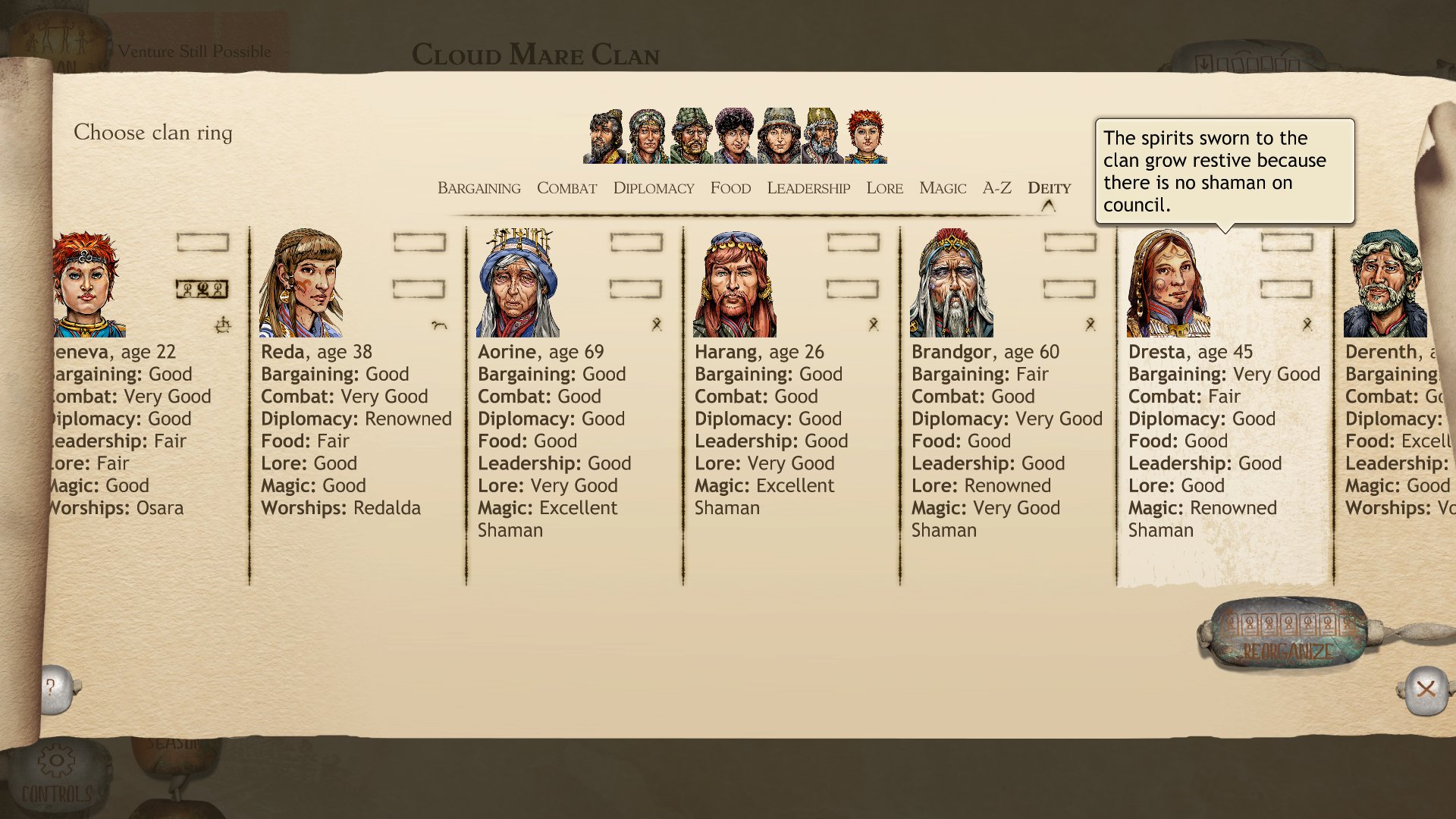Select Brandgor's portrait, age 60
This screenshot has height=819, width=1456.
pos(951,284)
